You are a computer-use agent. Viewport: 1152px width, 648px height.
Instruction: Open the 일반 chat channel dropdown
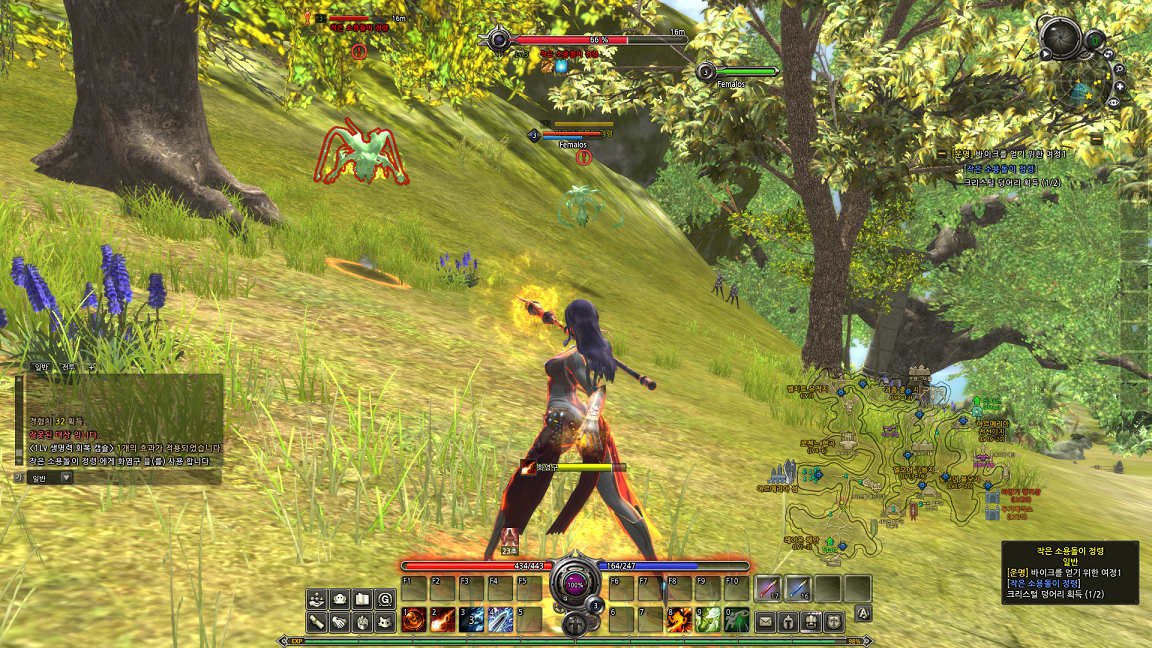click(x=66, y=478)
